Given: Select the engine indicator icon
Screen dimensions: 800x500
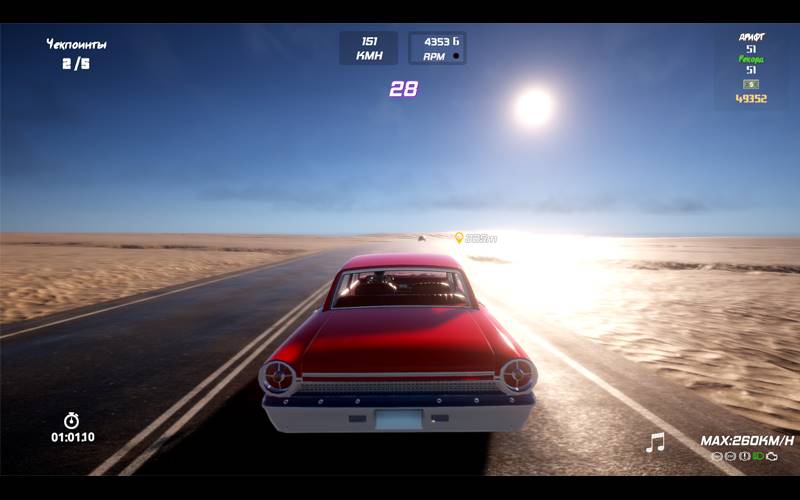Looking at the screenshot, I should (772, 456).
